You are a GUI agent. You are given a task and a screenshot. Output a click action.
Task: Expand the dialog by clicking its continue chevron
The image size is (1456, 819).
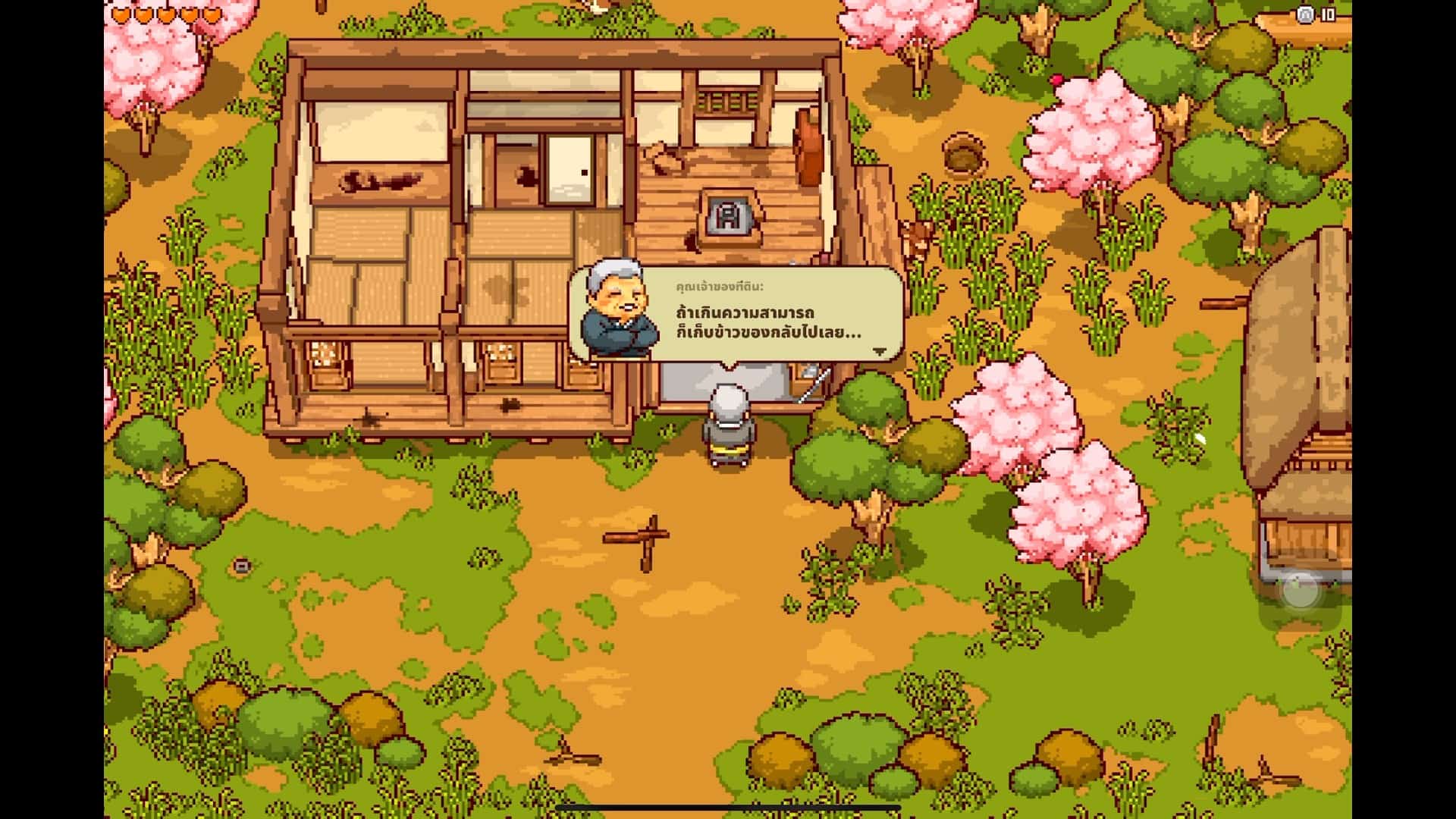click(x=880, y=351)
